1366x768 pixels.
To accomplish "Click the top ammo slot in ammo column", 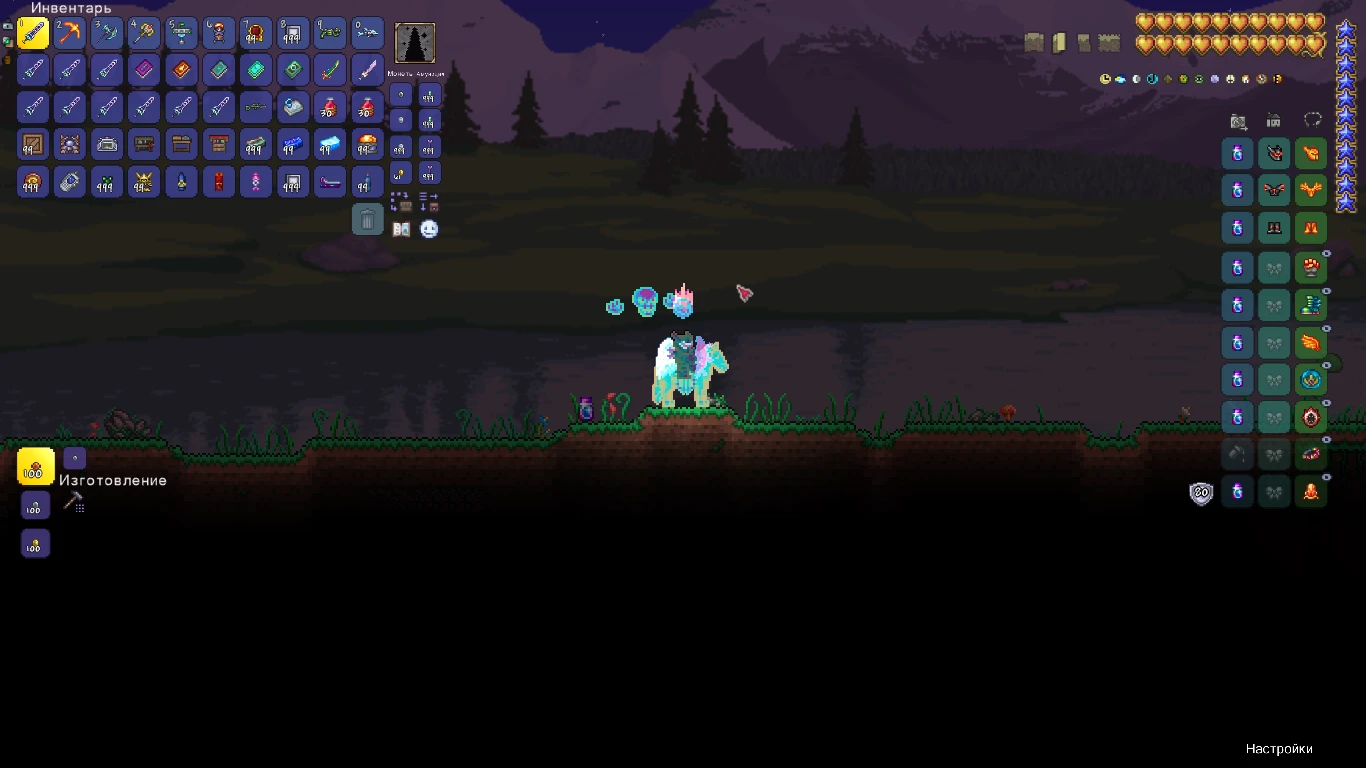I will 431,94.
